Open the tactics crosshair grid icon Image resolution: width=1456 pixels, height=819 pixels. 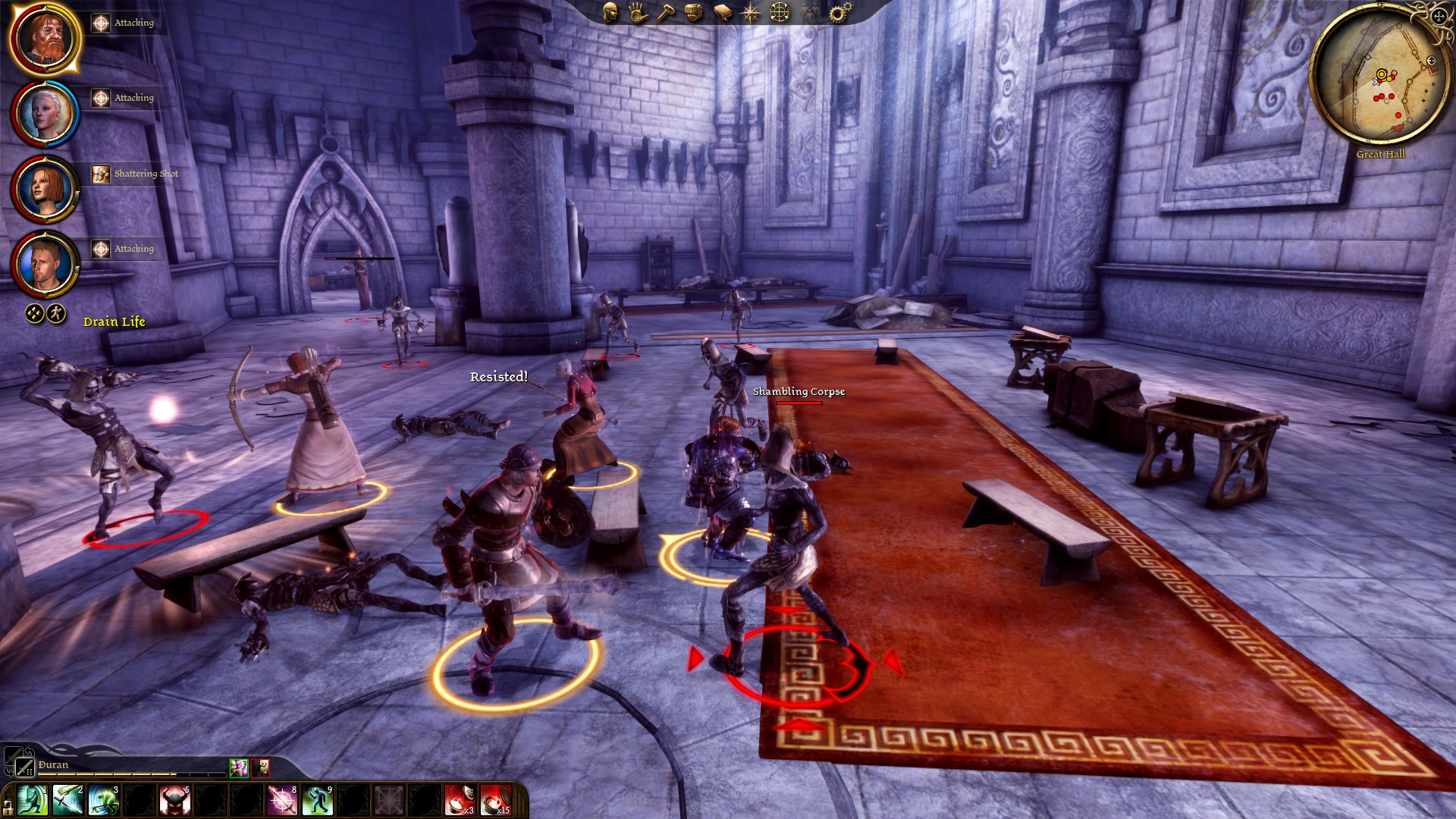[780, 12]
